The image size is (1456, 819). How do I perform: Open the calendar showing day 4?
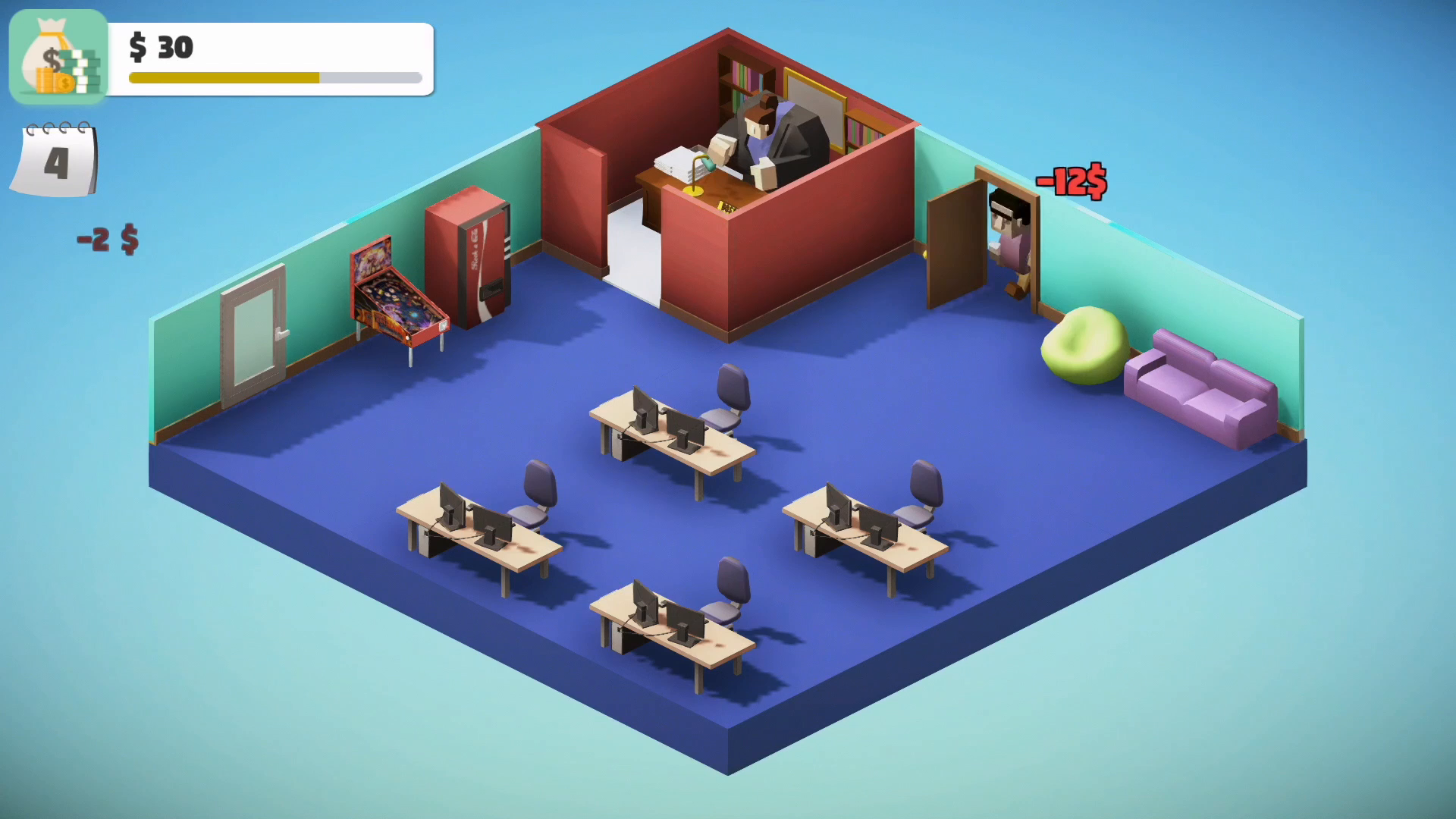click(x=55, y=159)
